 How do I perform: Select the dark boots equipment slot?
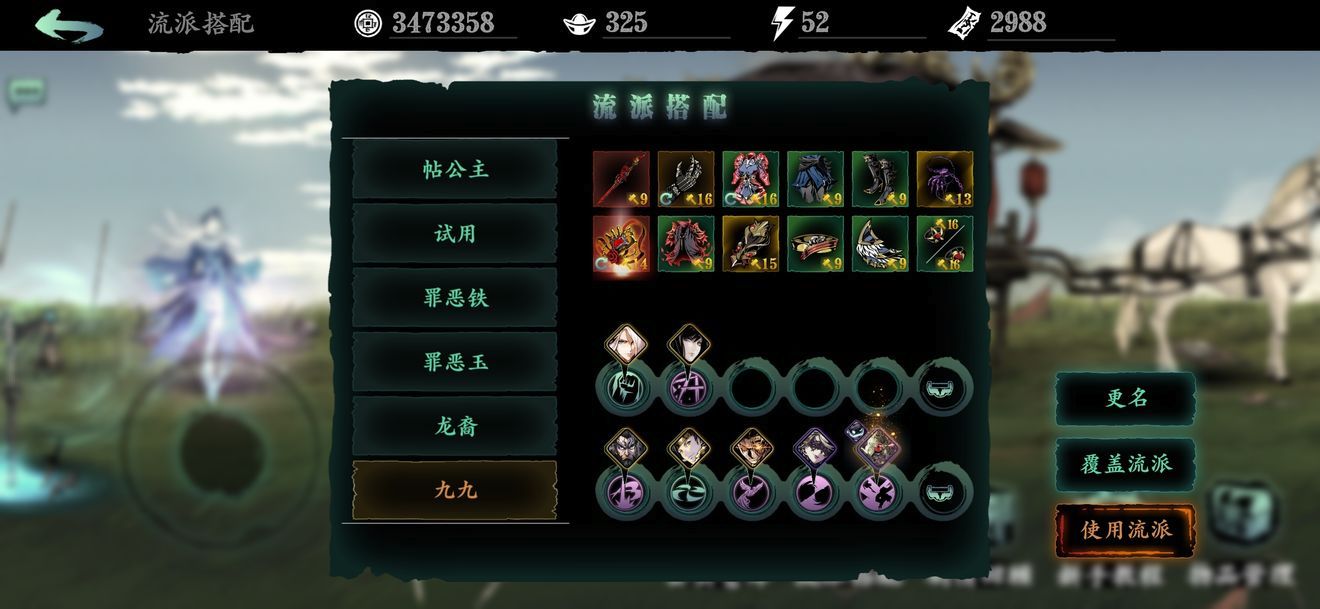(x=880, y=179)
